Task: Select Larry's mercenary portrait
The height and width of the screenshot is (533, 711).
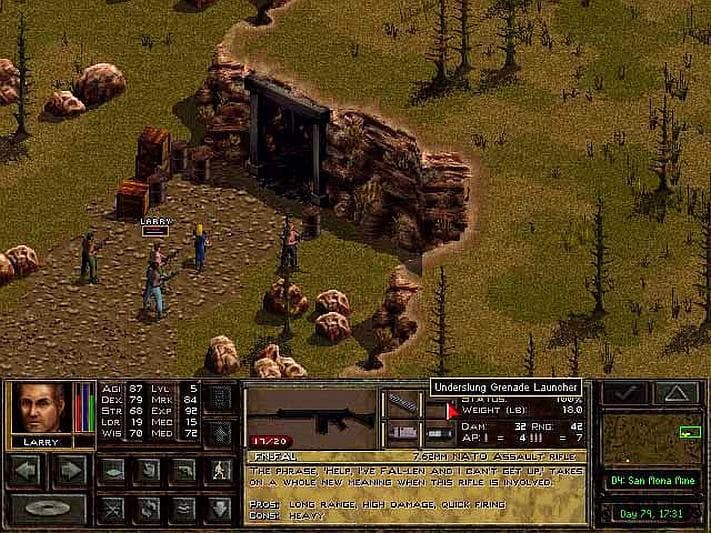Action: [x=40, y=408]
